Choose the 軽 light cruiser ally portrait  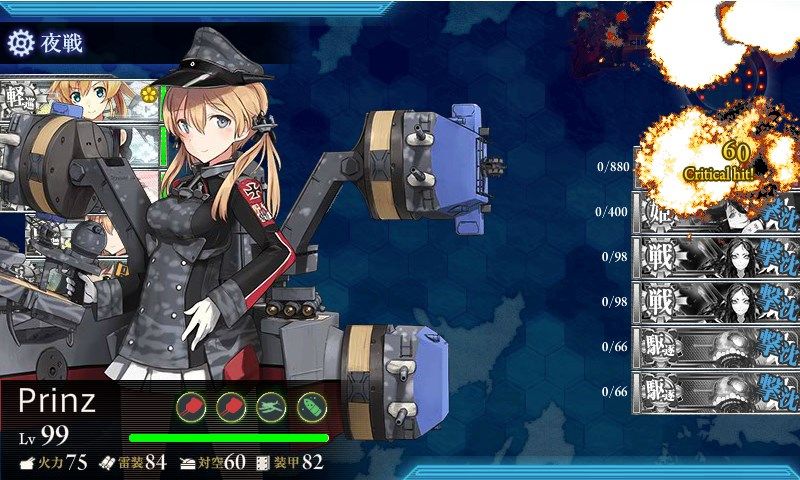(x=80, y=98)
